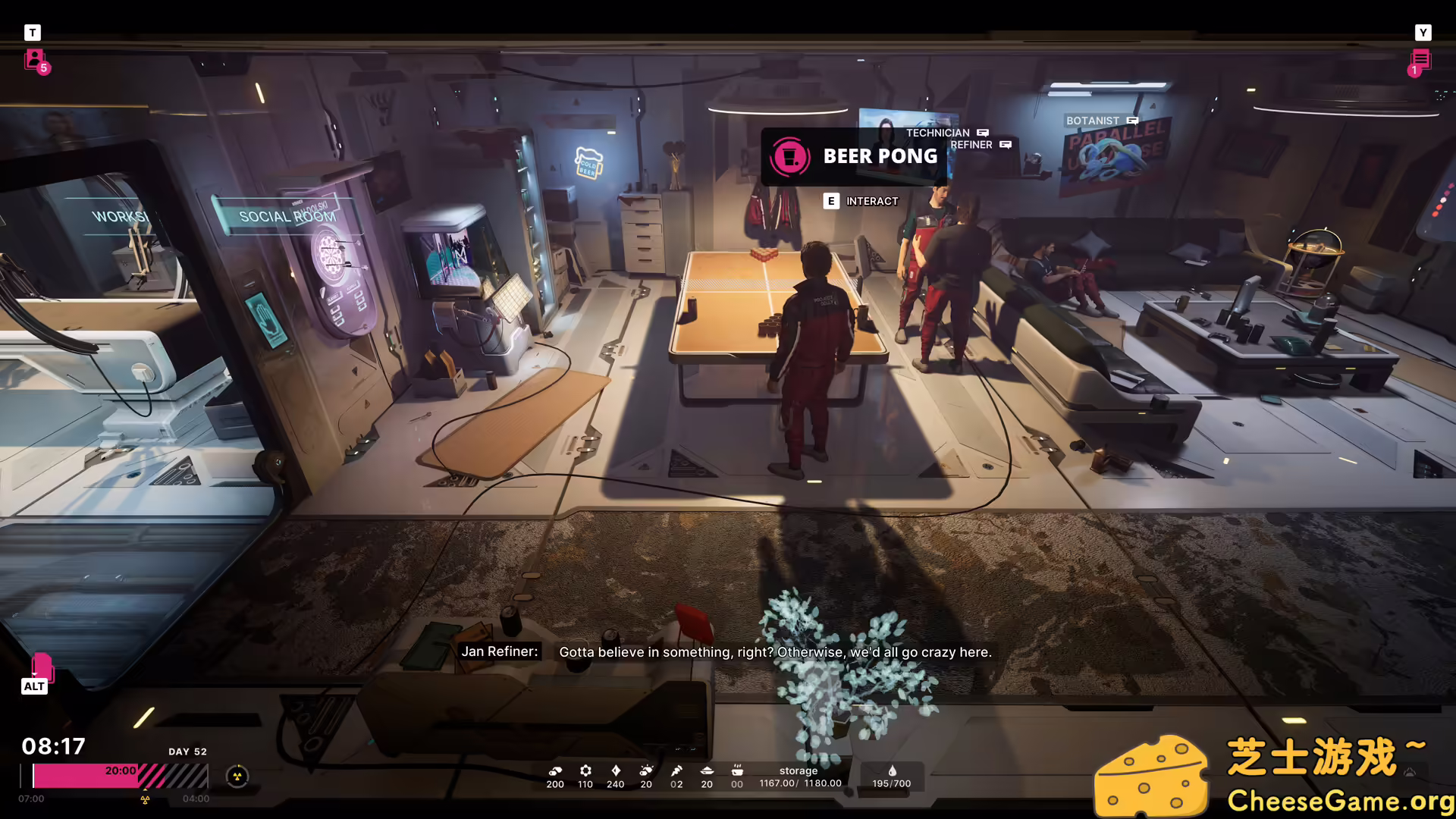
Task: Select the Refiner name tag
Action: point(971,145)
